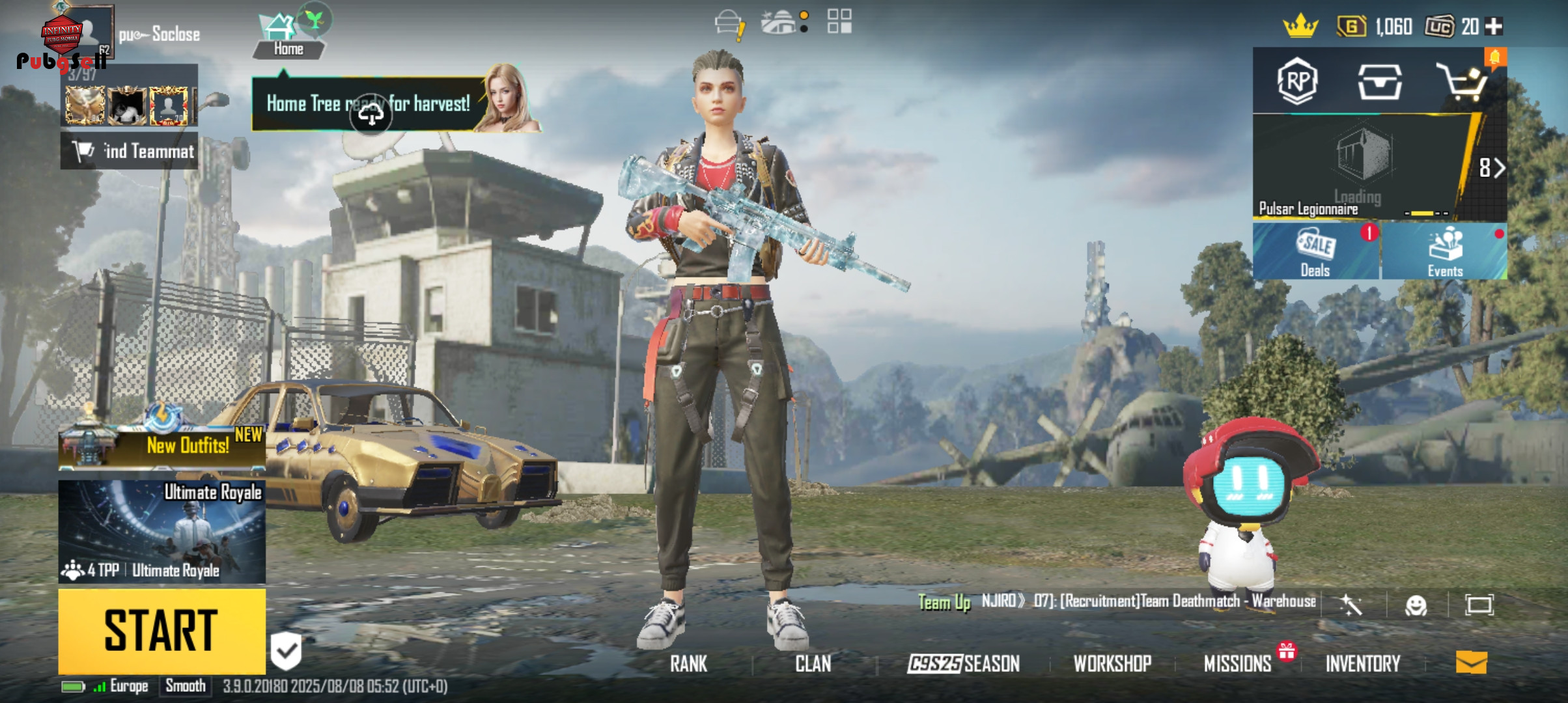Open the C9S25 SEASON menu
This screenshot has width=1568, height=703.
click(964, 663)
